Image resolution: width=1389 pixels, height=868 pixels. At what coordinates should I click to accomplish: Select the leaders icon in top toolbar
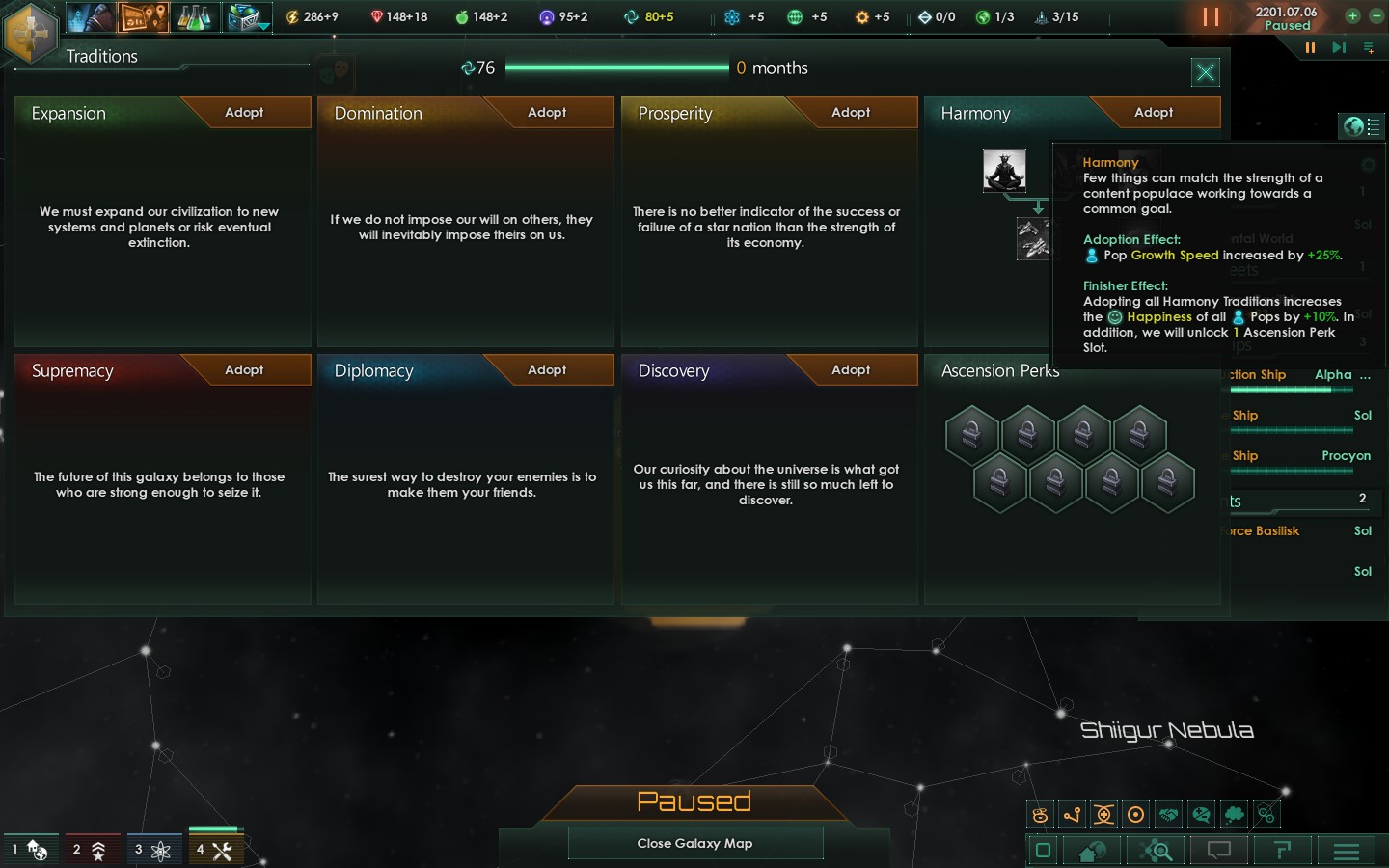click(90, 16)
